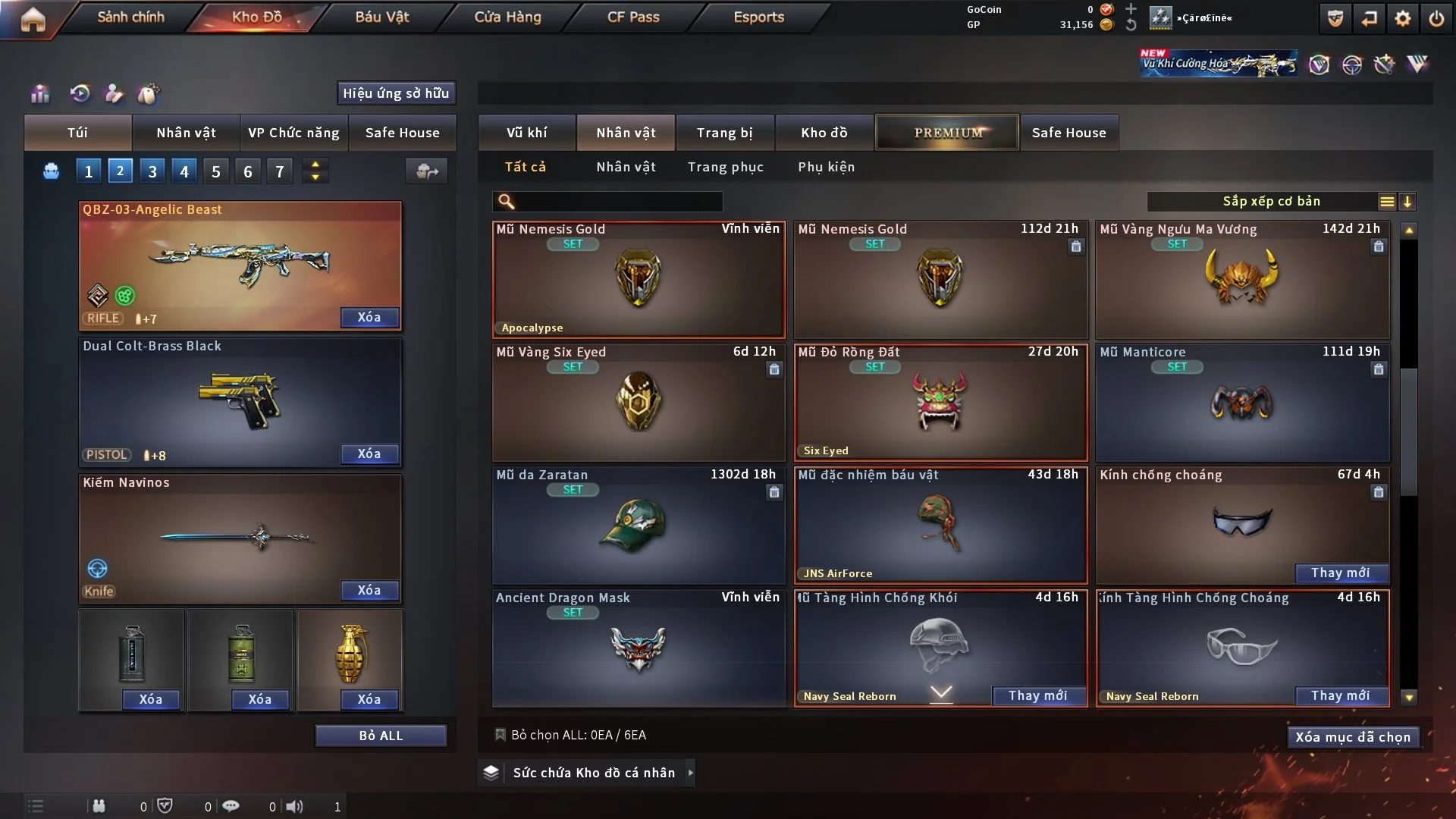Open the settings gear icon
The height and width of the screenshot is (819, 1456).
click(1402, 18)
